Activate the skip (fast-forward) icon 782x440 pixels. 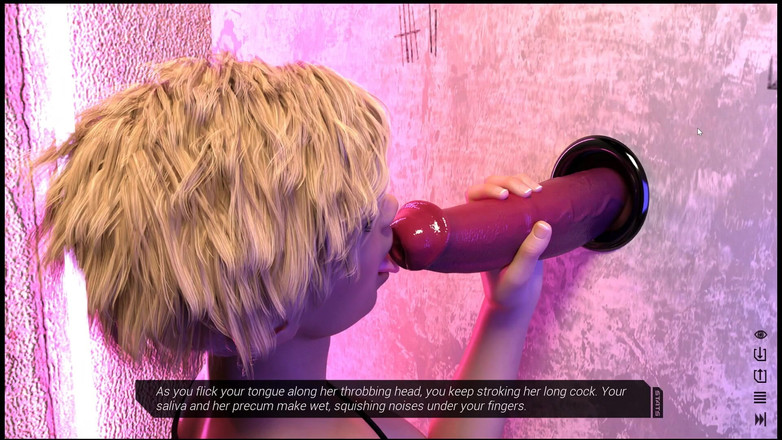point(760,419)
